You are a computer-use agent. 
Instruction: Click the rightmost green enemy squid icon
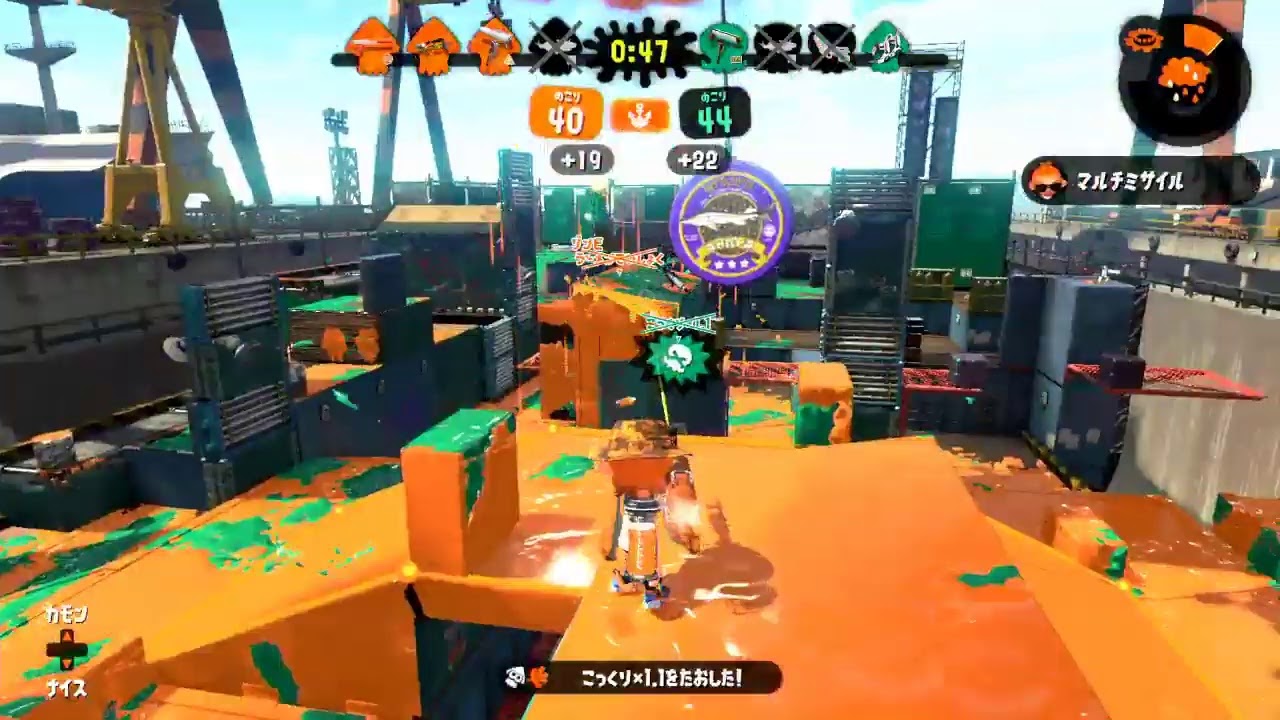pos(884,45)
